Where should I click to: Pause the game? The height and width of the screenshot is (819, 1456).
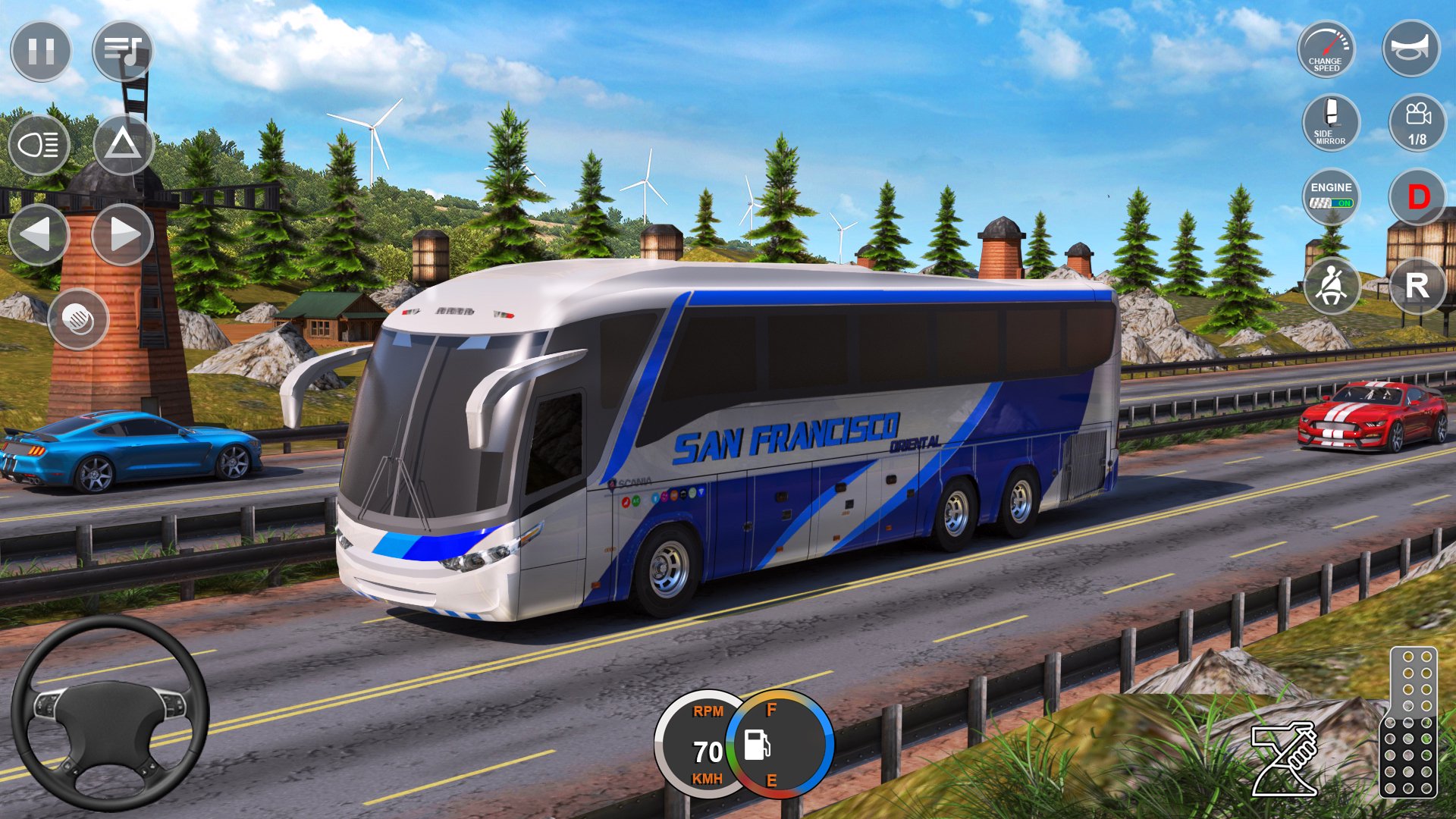pos(41,51)
